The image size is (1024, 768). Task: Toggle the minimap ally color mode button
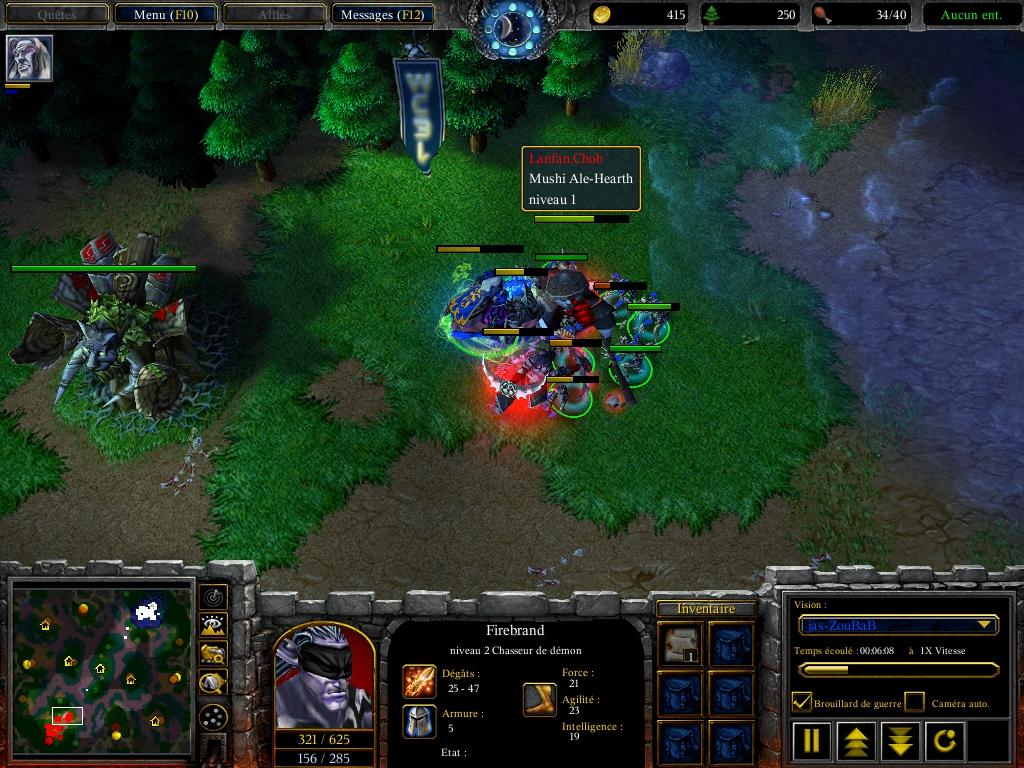click(x=213, y=654)
